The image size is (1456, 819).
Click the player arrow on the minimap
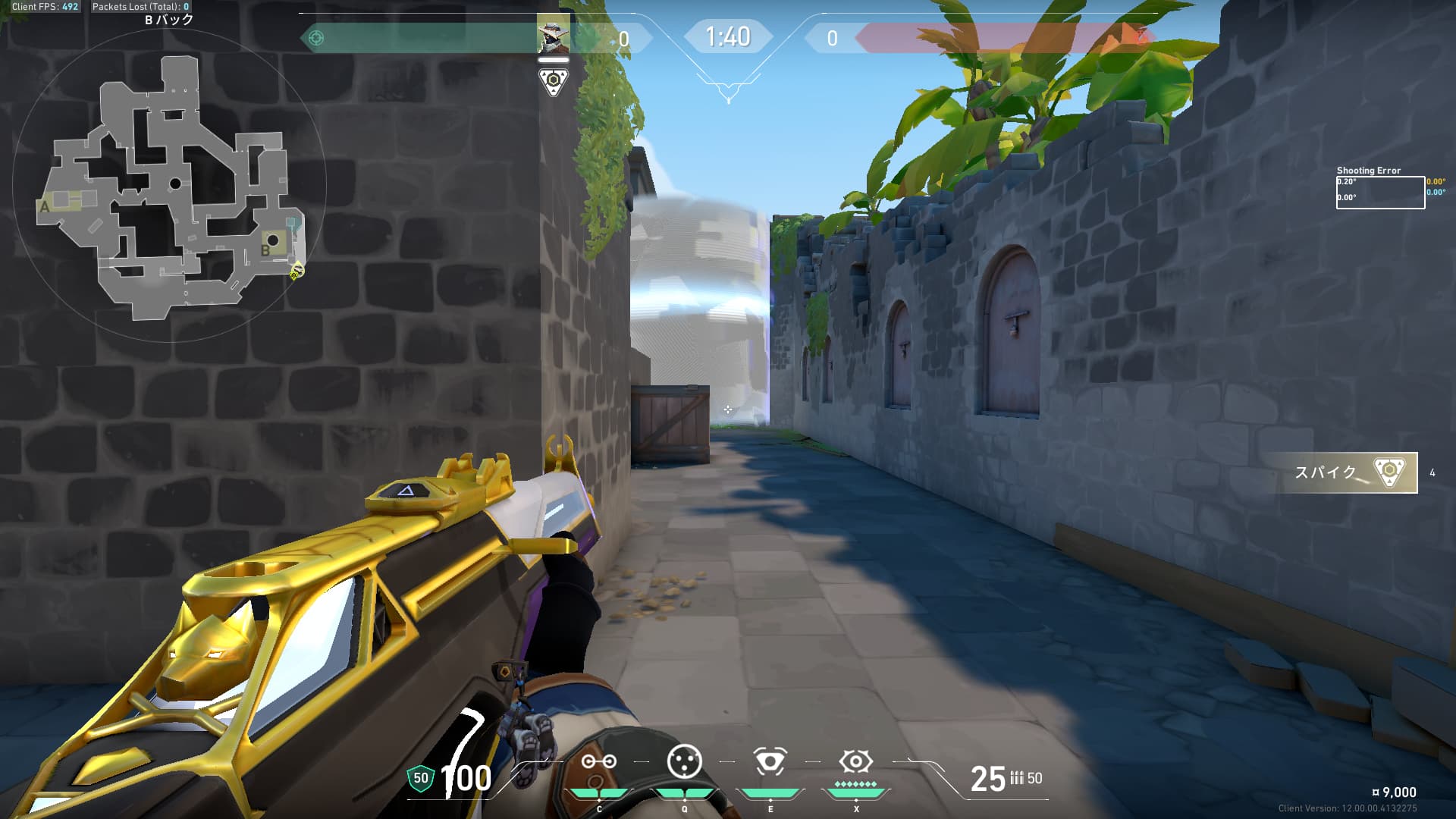pos(297,269)
